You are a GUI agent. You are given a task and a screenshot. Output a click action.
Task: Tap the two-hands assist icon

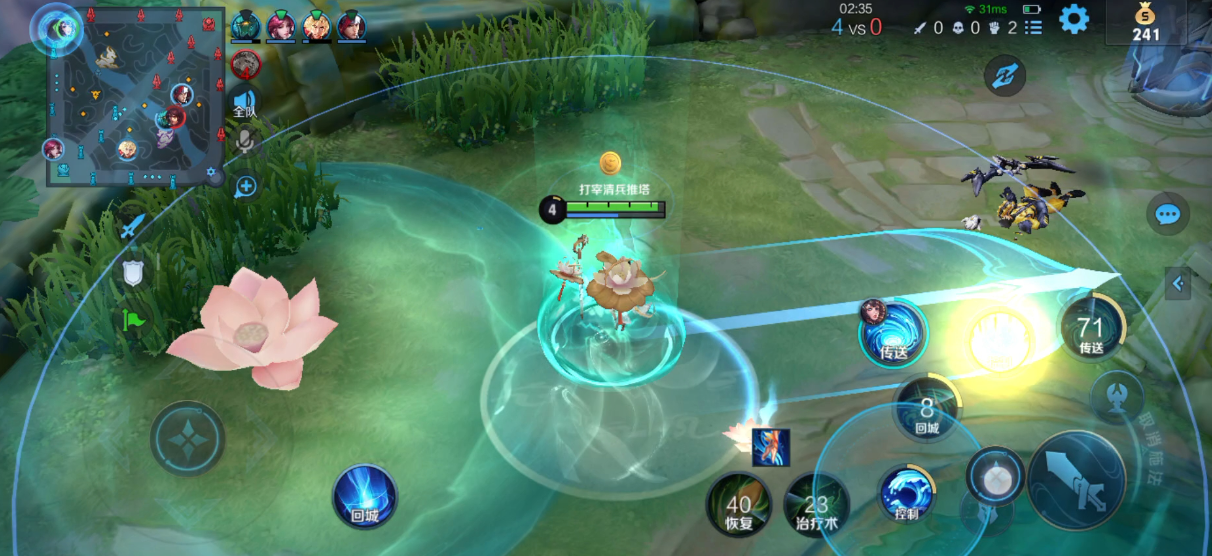1003,76
